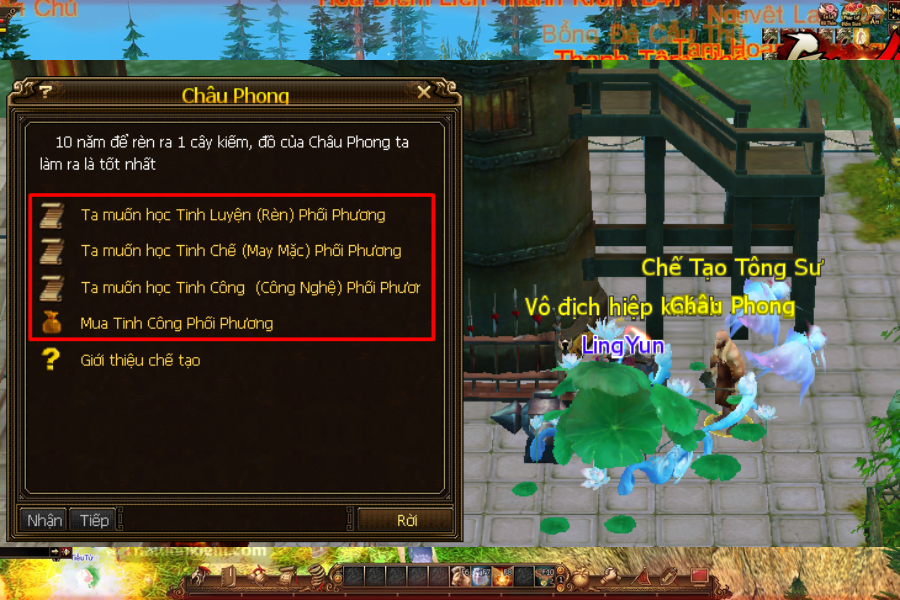Choose 'Mua Tinh Công Phối Phương'

[176, 323]
